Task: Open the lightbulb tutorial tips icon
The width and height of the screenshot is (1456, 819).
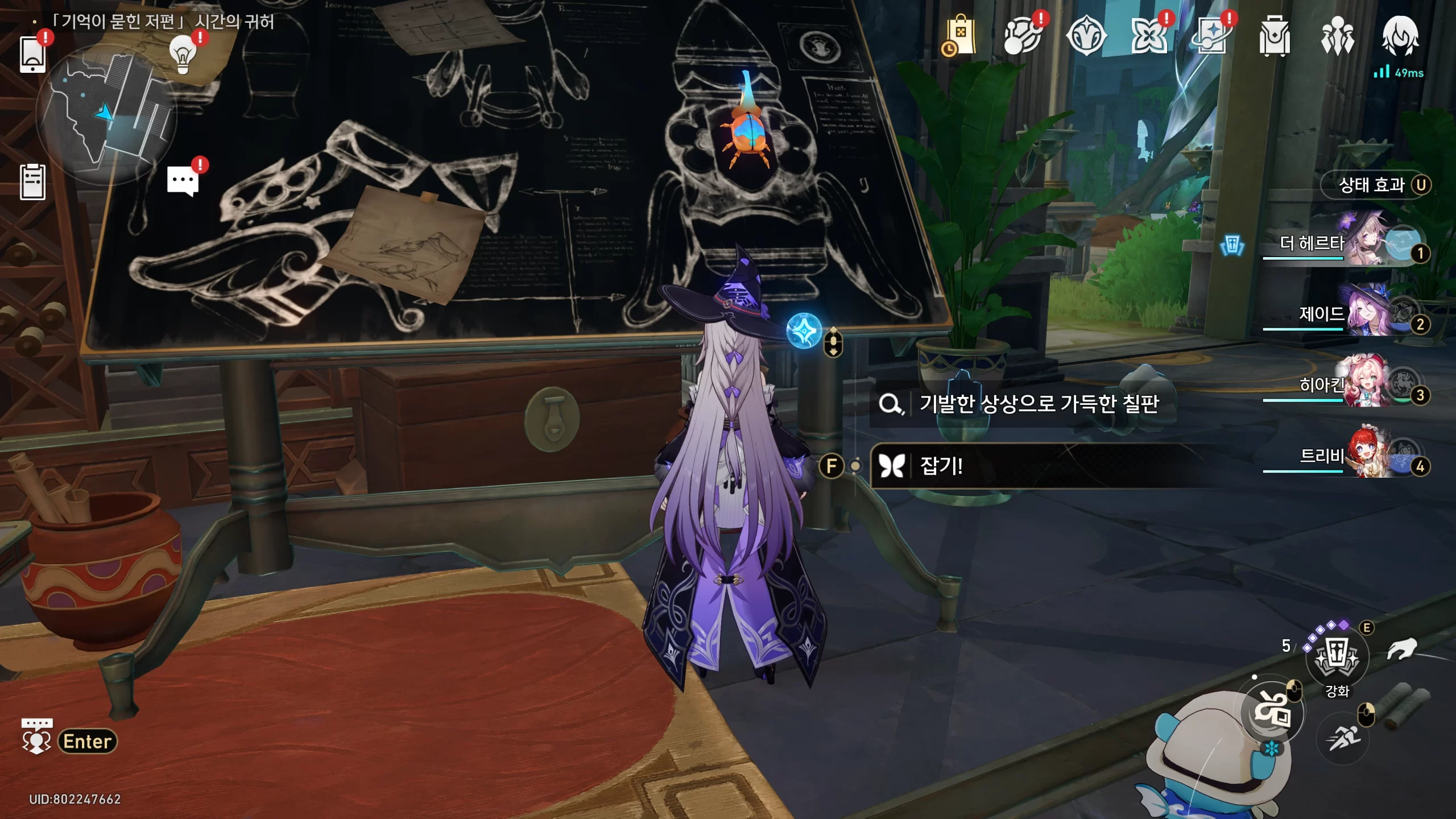Action: point(183,54)
